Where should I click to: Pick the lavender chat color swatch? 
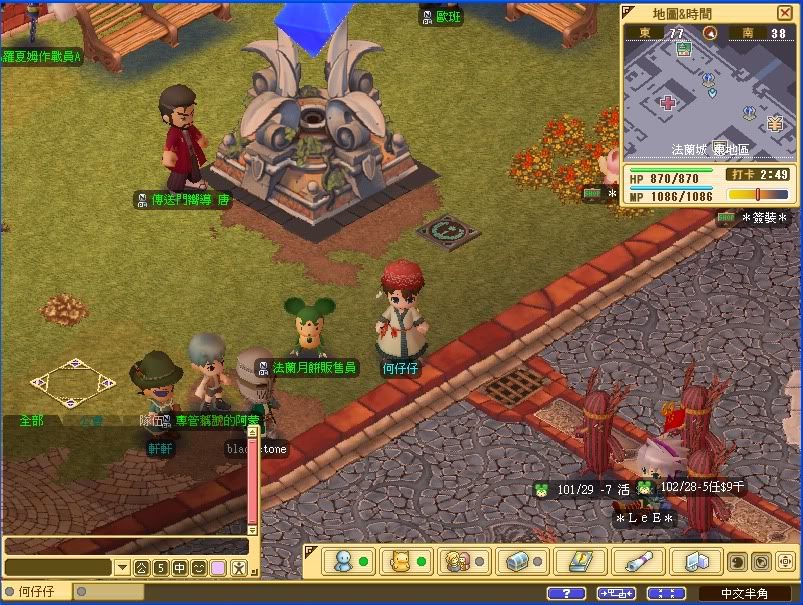click(x=218, y=568)
